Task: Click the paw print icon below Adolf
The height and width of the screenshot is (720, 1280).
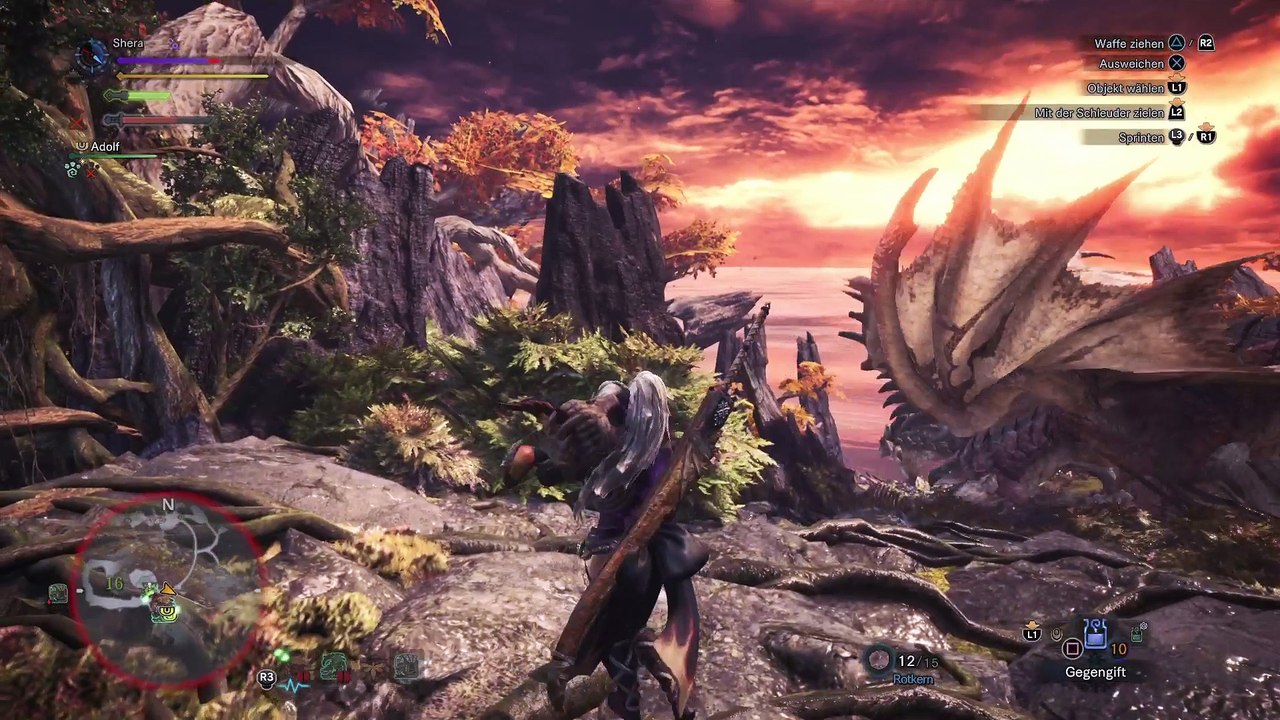Action: pos(72,170)
